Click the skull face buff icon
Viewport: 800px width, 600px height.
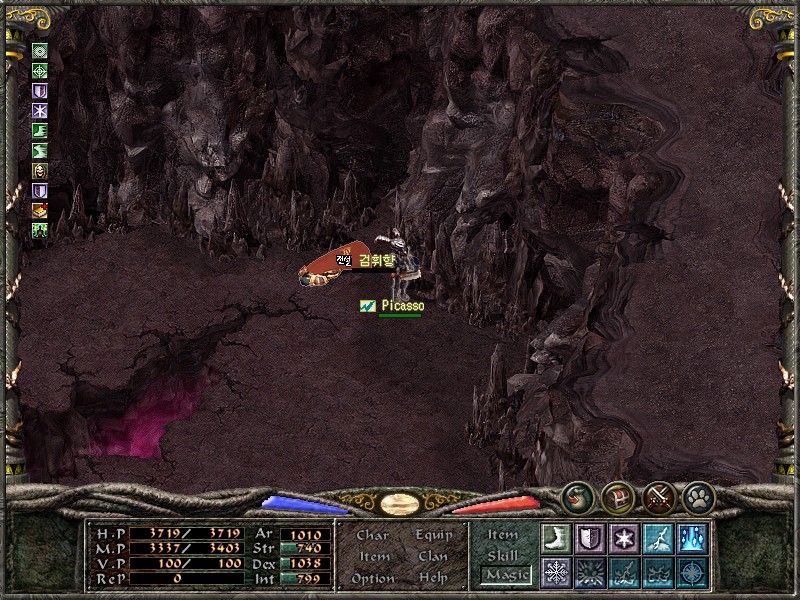(40, 171)
